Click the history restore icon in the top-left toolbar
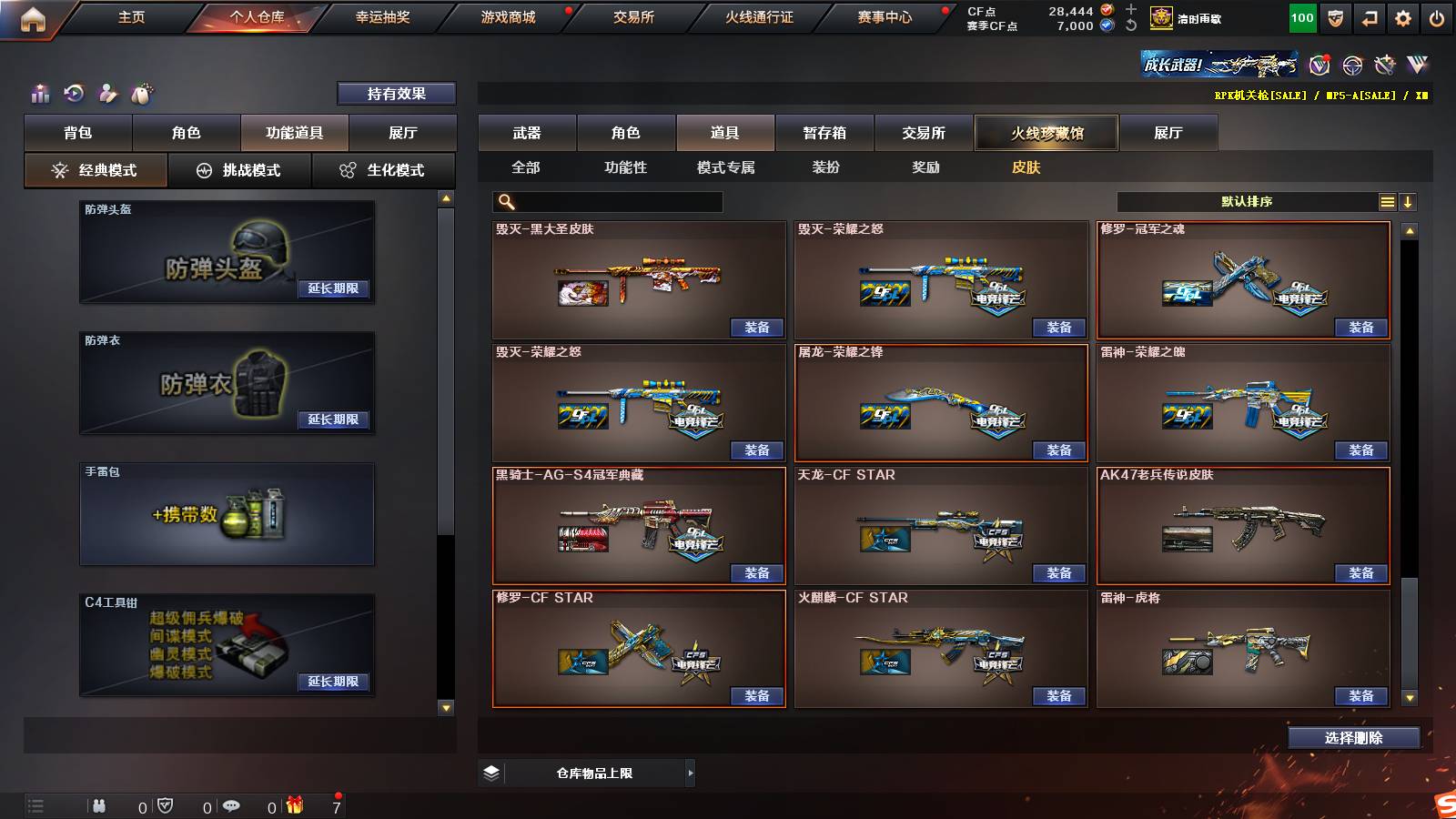Viewport: 1456px width, 819px height. point(74,93)
